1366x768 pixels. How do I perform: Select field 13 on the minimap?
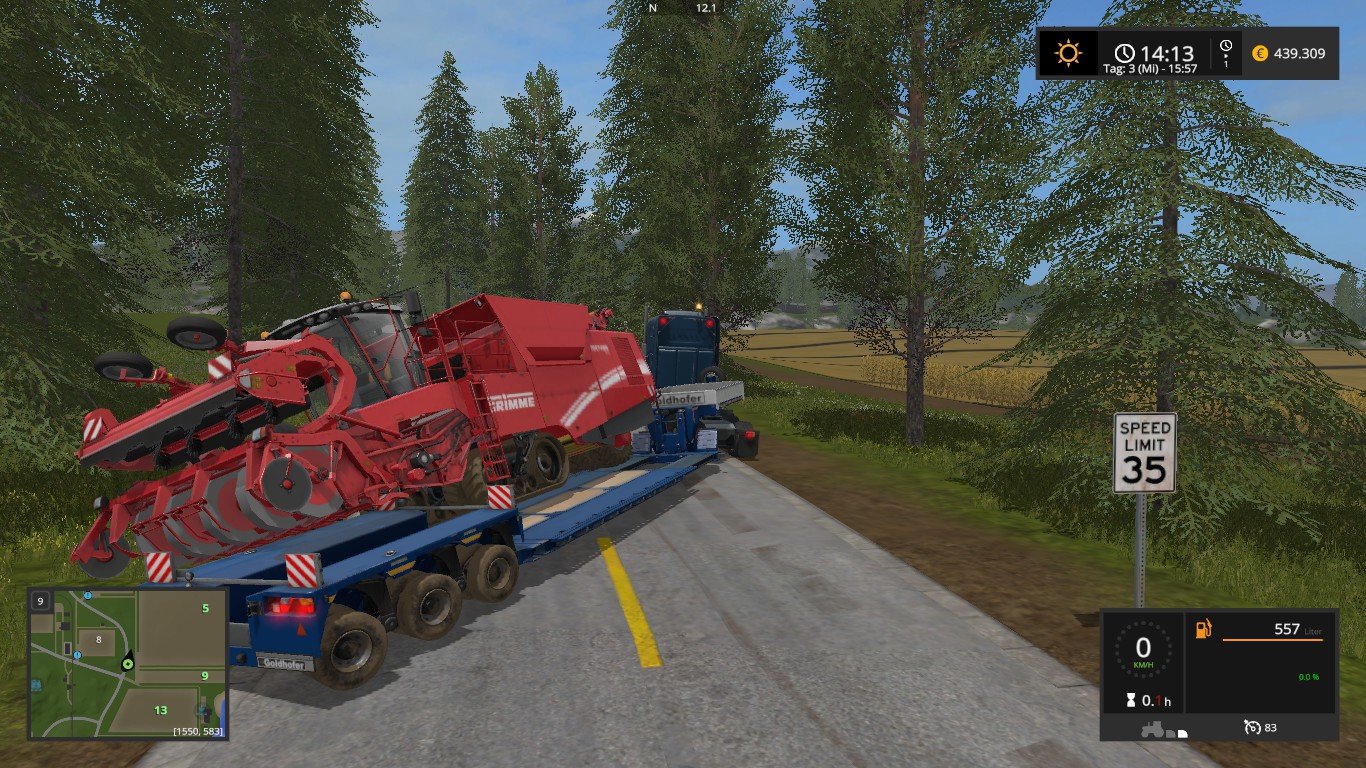[x=160, y=710]
